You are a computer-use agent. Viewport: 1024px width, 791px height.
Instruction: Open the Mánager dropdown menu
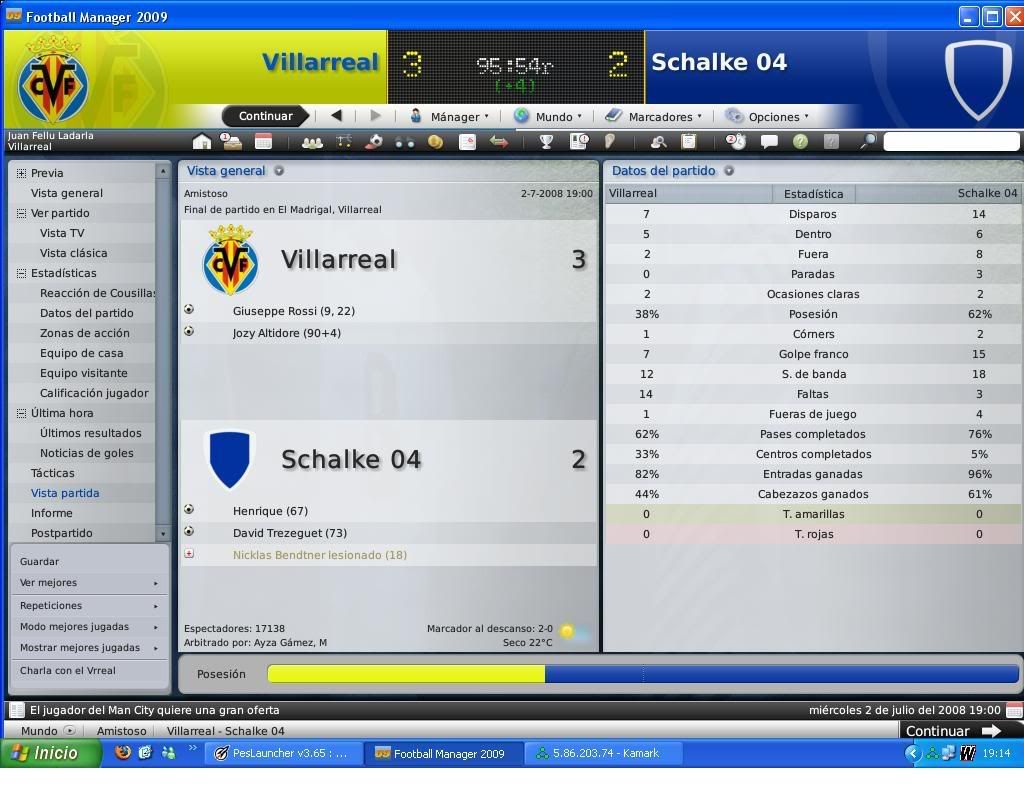click(452, 116)
